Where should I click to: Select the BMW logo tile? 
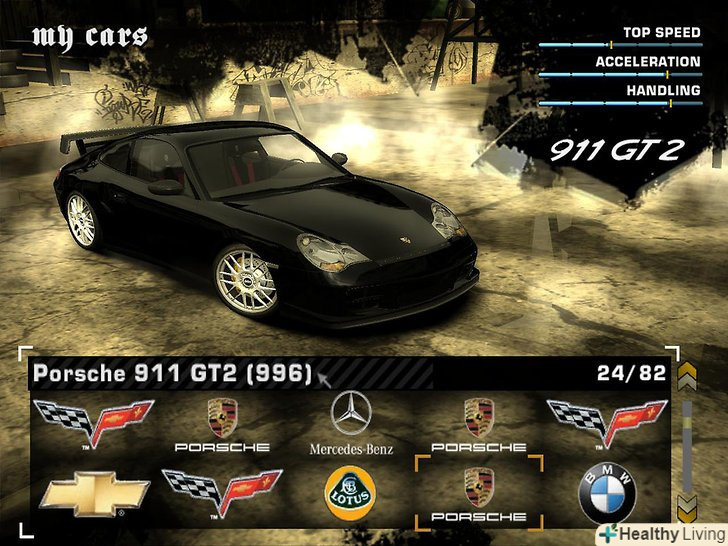click(606, 493)
